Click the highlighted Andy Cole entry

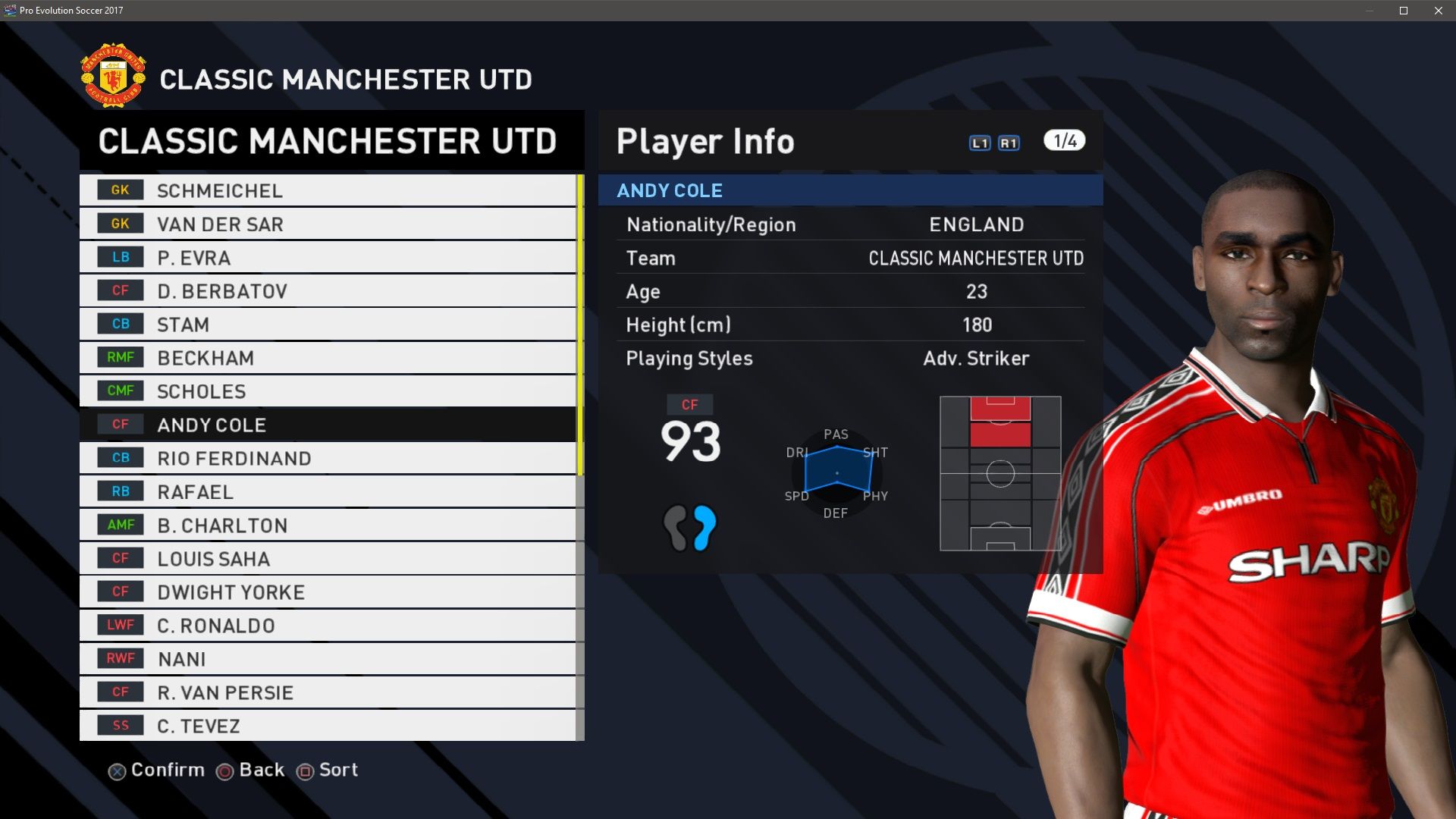pyautogui.click(x=328, y=425)
